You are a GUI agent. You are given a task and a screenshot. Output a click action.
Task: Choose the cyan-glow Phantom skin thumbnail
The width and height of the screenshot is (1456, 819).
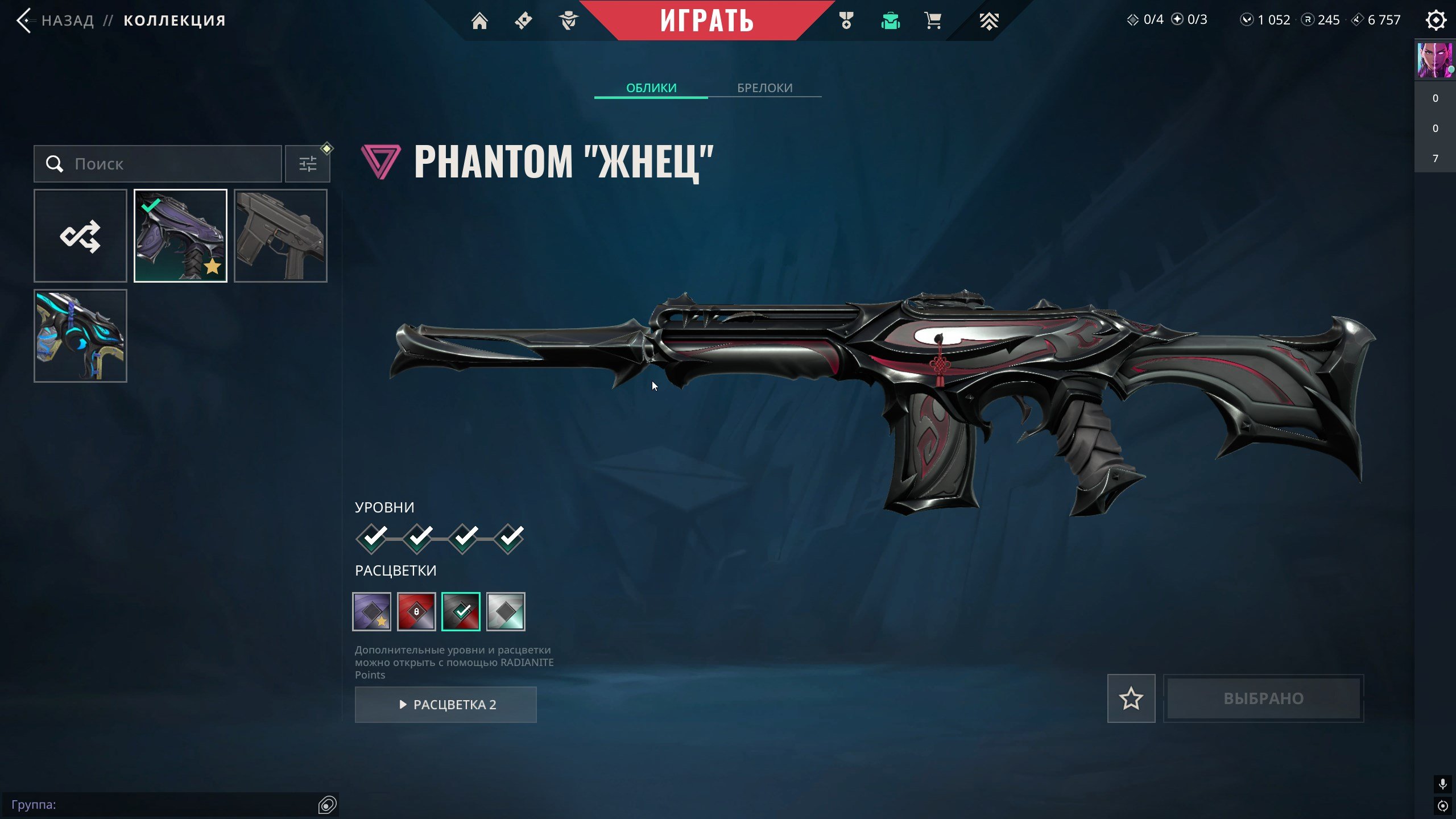(x=80, y=336)
